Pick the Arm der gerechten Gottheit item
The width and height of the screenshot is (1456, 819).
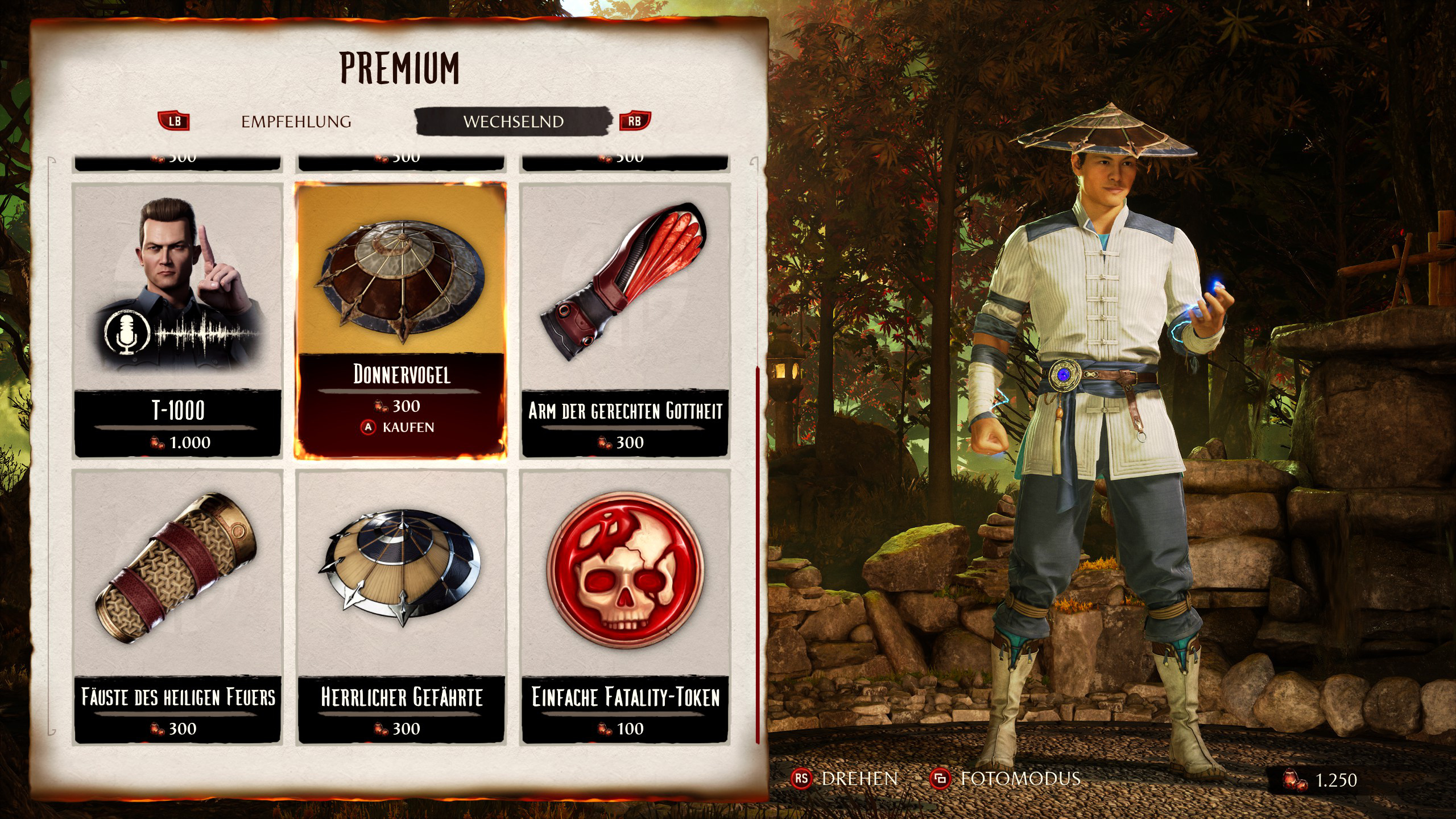point(625,320)
